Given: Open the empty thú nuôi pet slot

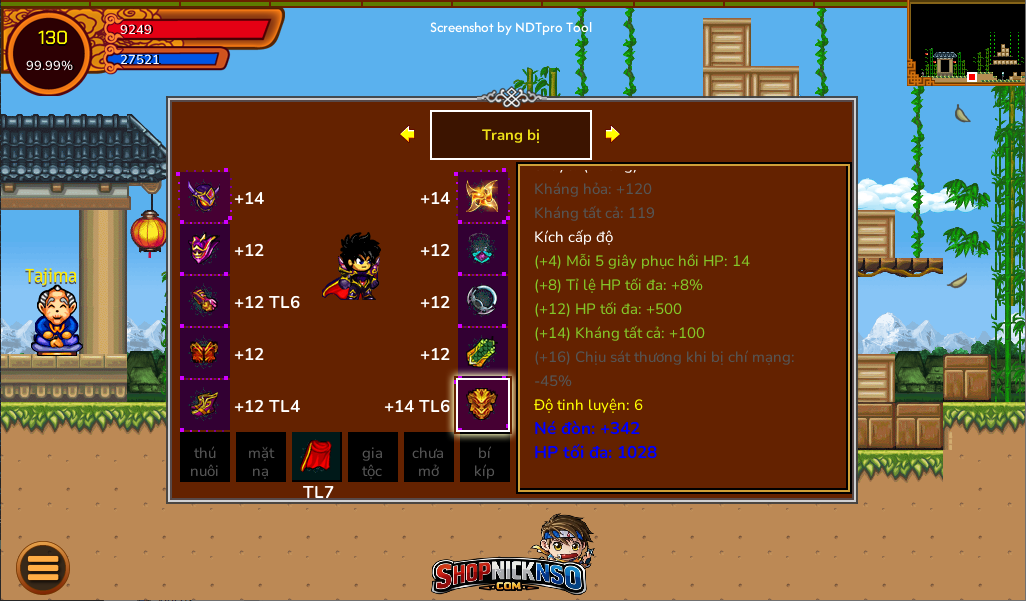Looking at the screenshot, I should coord(205,457).
